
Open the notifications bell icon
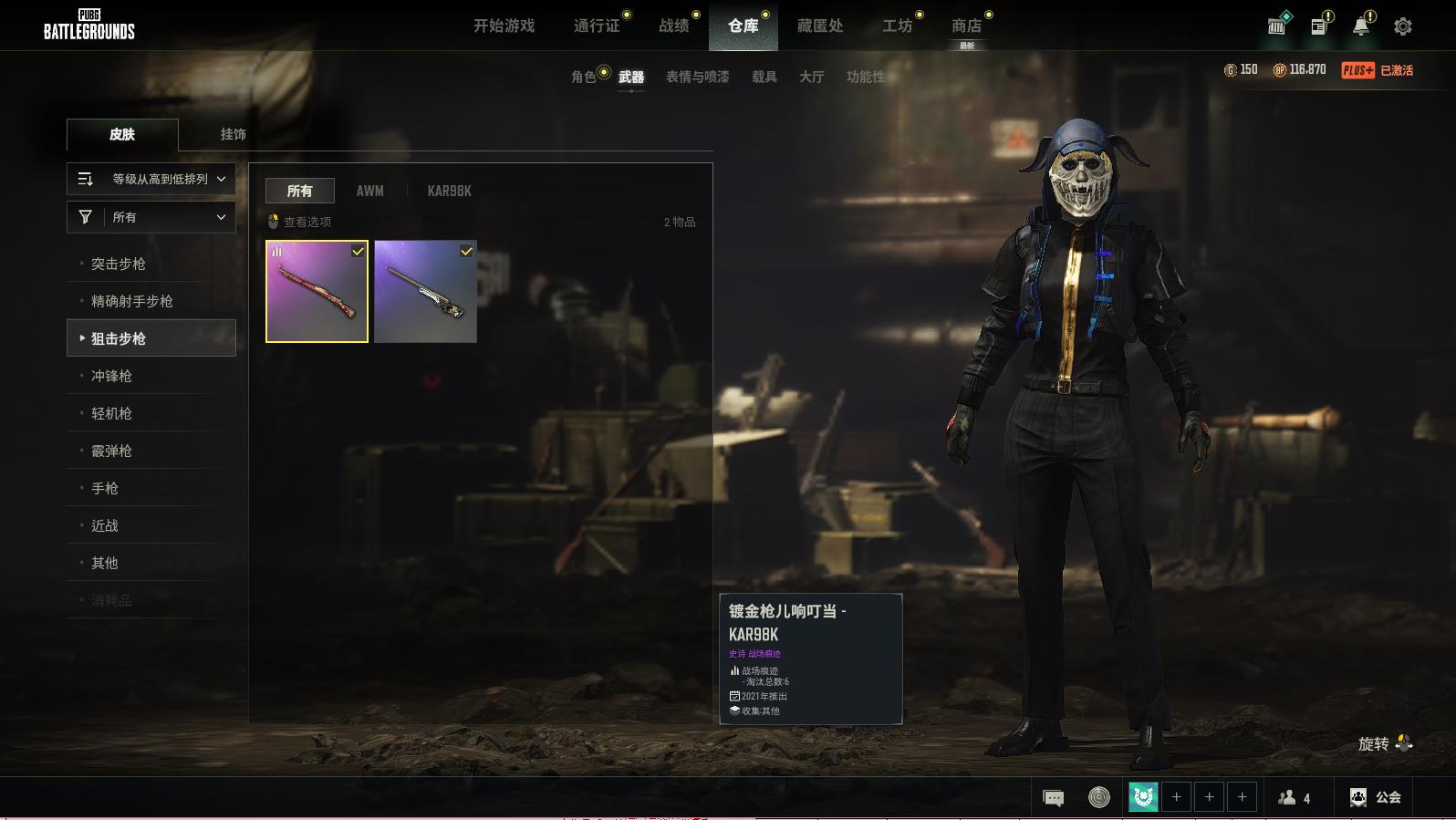1361,26
